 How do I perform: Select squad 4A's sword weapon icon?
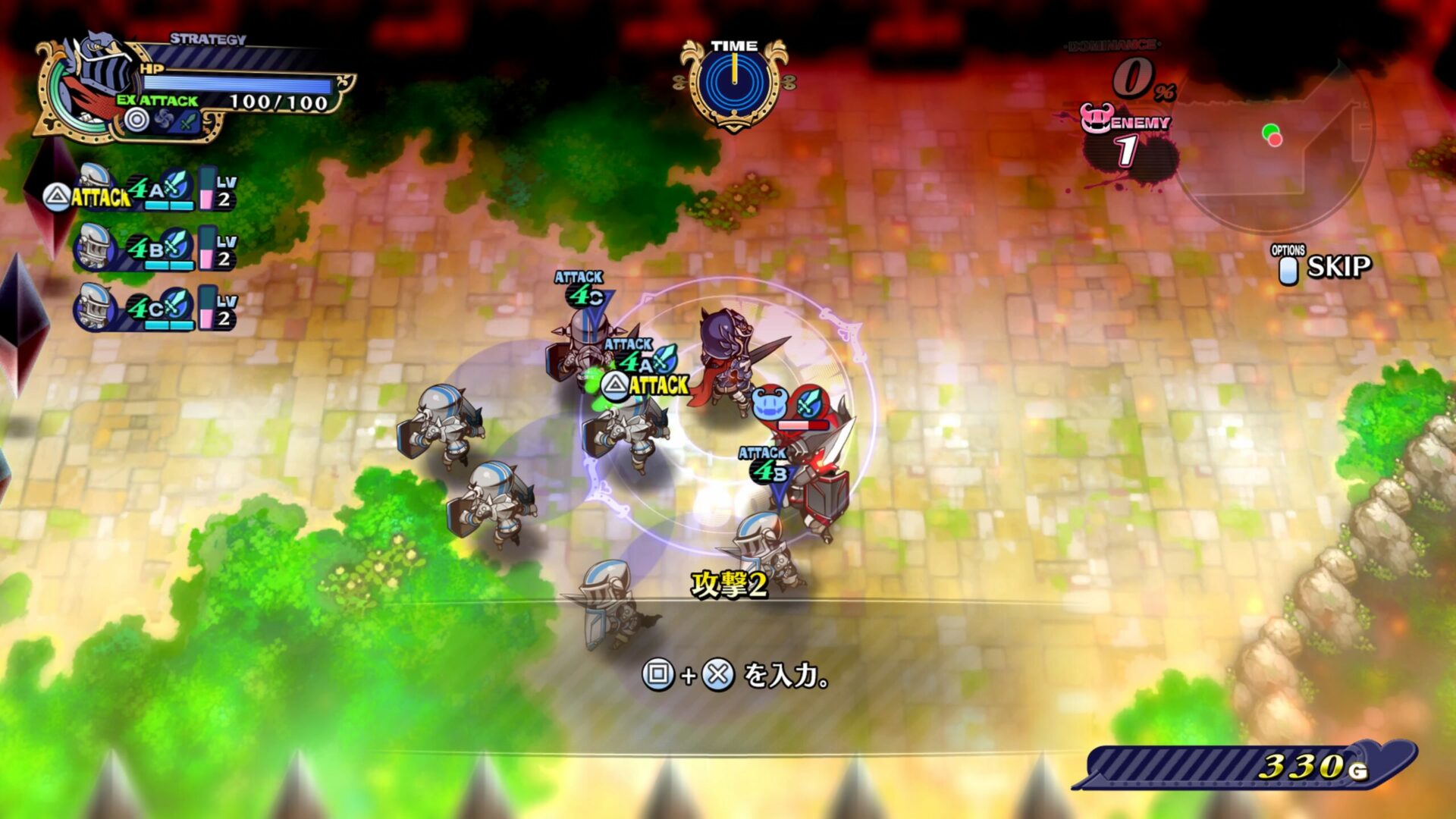175,187
